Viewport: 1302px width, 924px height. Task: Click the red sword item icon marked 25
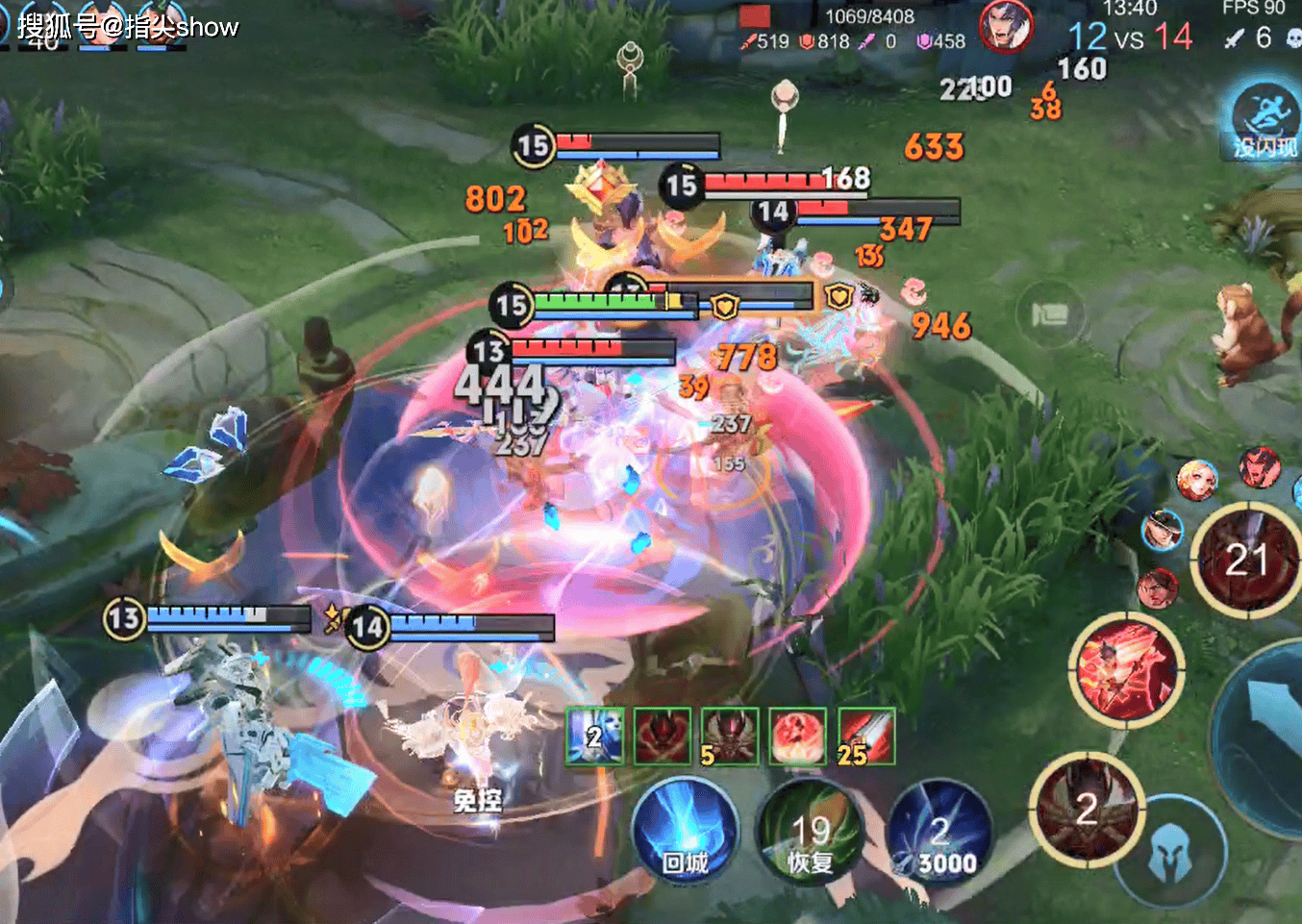(866, 737)
